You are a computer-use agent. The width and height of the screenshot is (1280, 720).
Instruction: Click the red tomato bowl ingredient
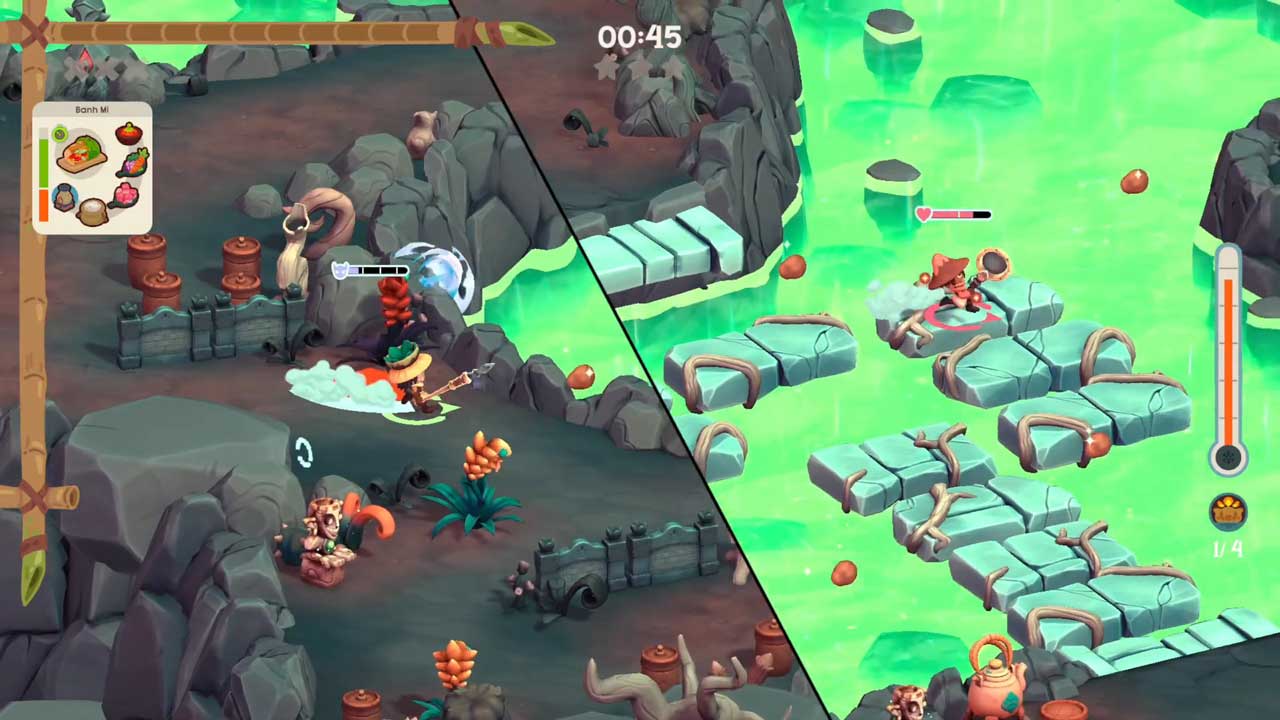[129, 133]
